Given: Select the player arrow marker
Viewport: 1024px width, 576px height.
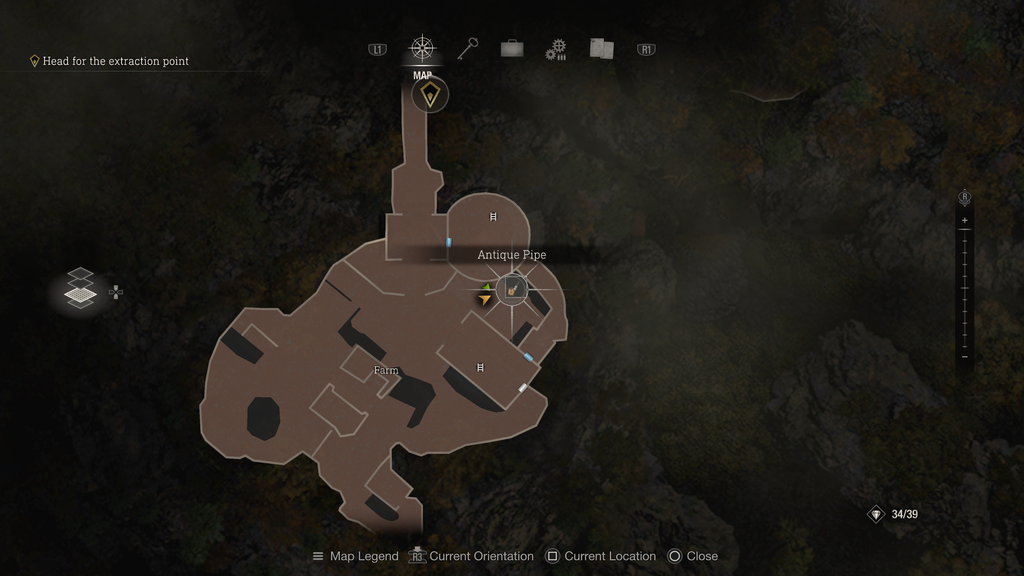Looking at the screenshot, I should coord(486,296).
